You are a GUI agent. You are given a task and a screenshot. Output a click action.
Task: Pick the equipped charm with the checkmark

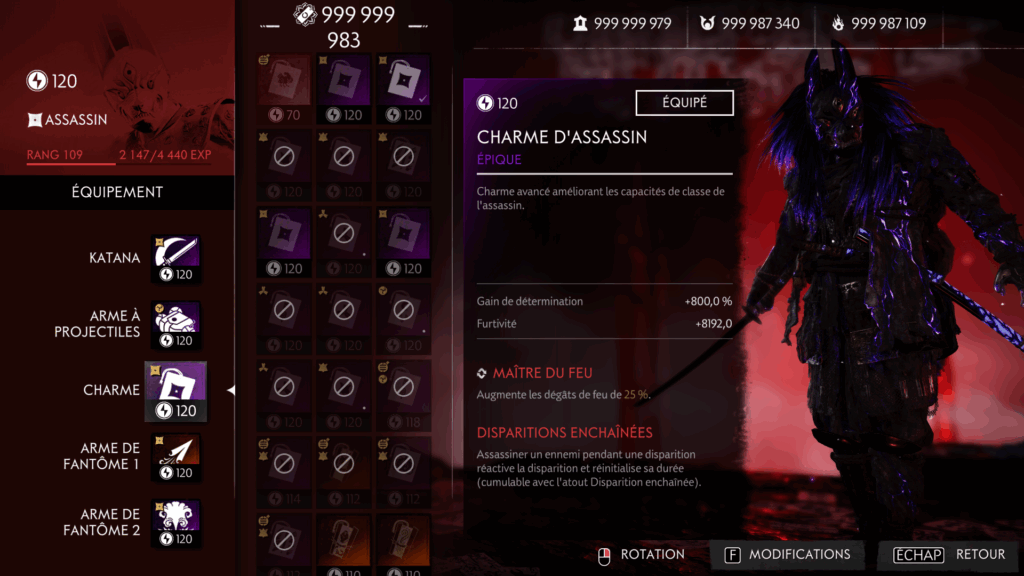click(403, 87)
